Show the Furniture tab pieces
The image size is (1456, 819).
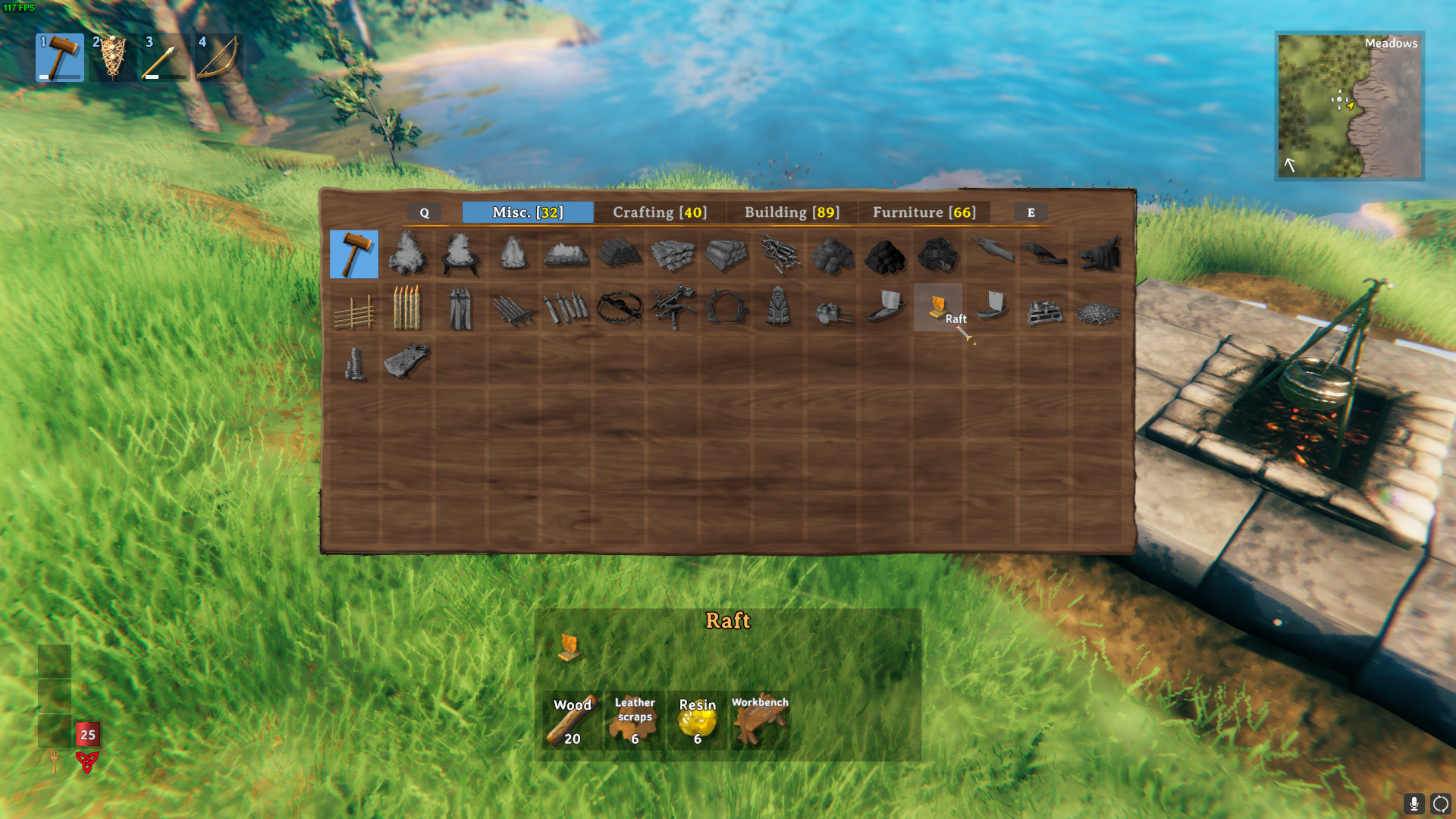point(924,212)
